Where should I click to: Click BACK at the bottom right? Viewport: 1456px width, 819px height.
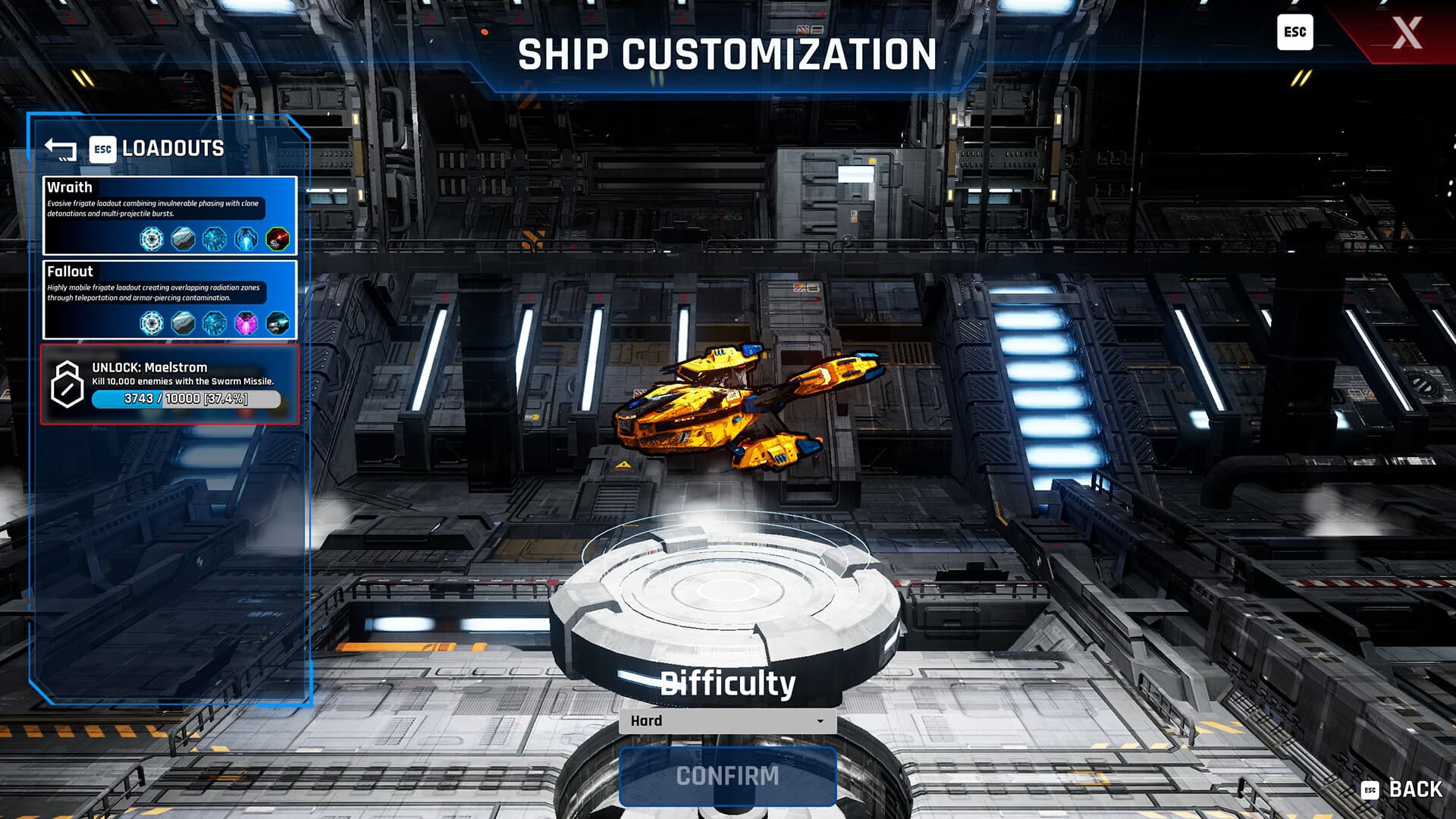(1415, 791)
